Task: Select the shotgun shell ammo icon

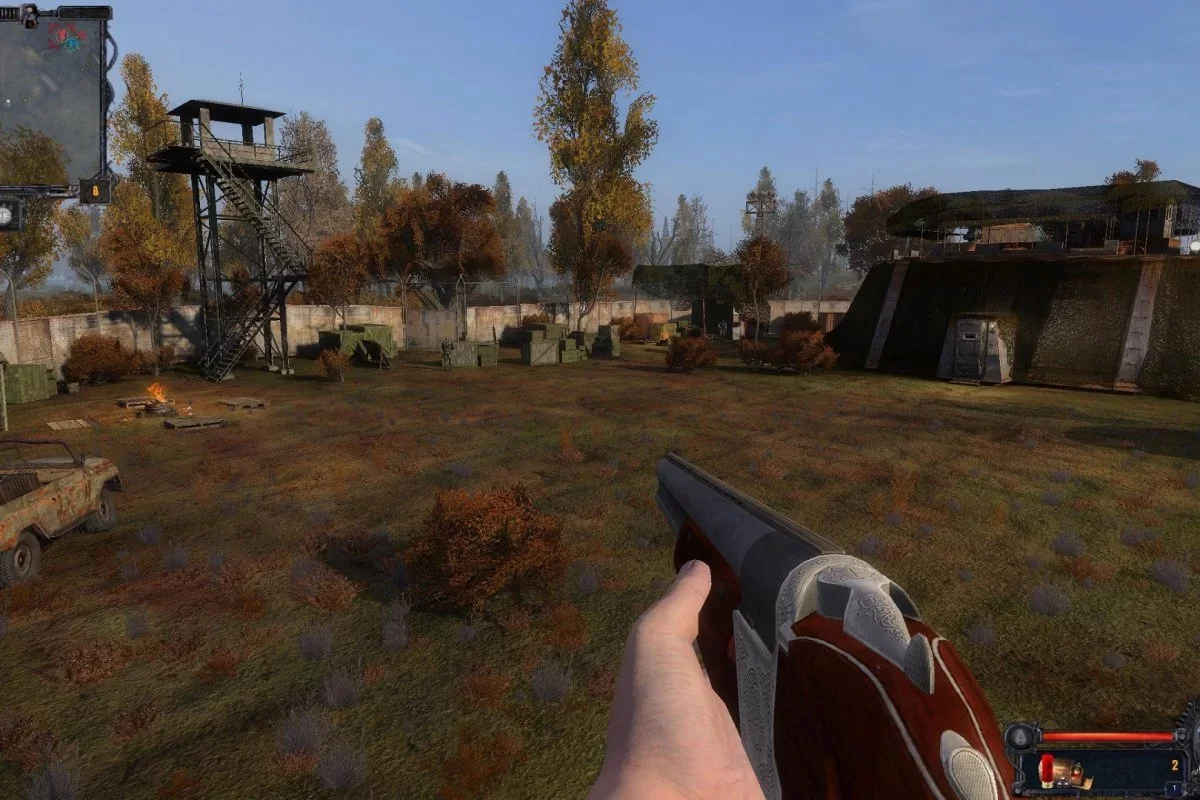Action: coord(1047,770)
